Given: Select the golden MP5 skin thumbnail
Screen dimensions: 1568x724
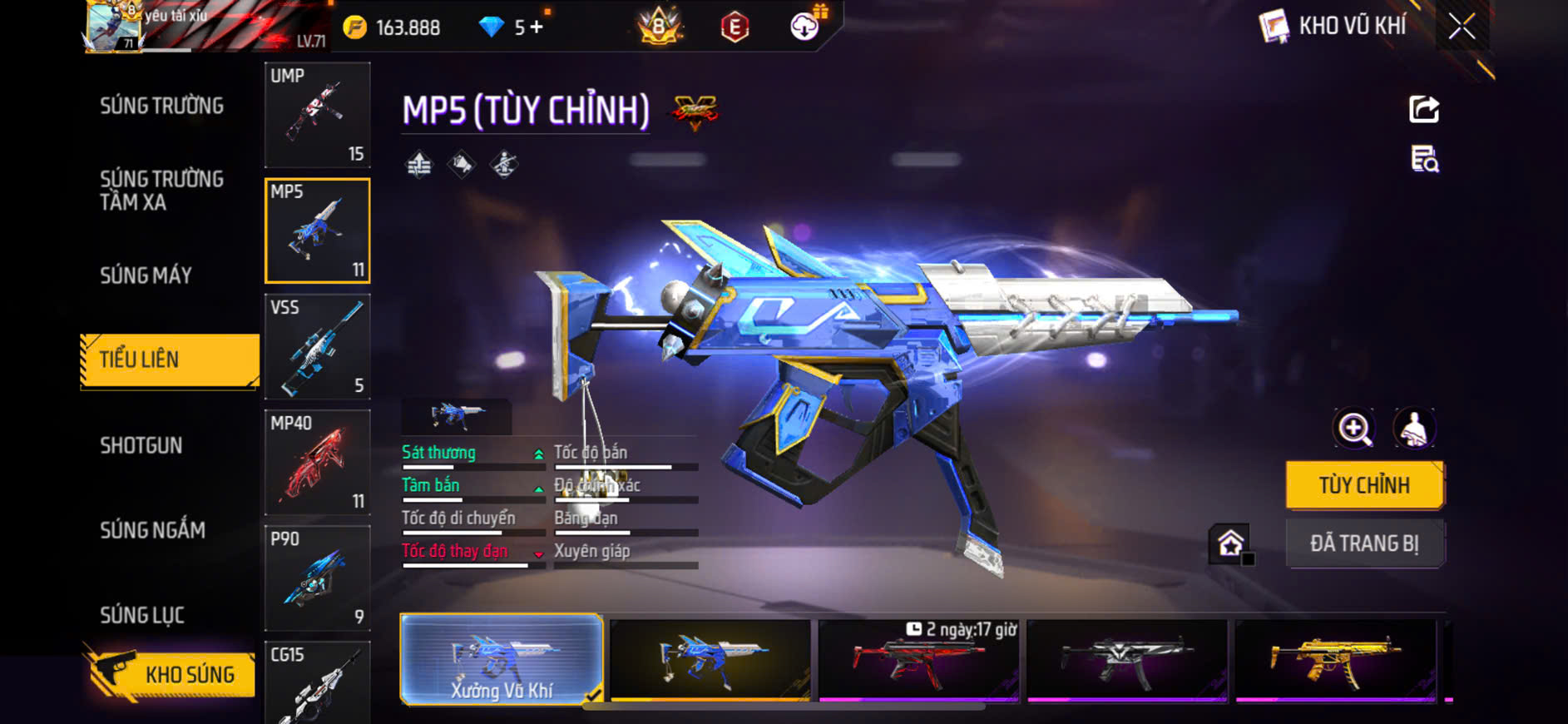Looking at the screenshot, I should tap(1335, 660).
